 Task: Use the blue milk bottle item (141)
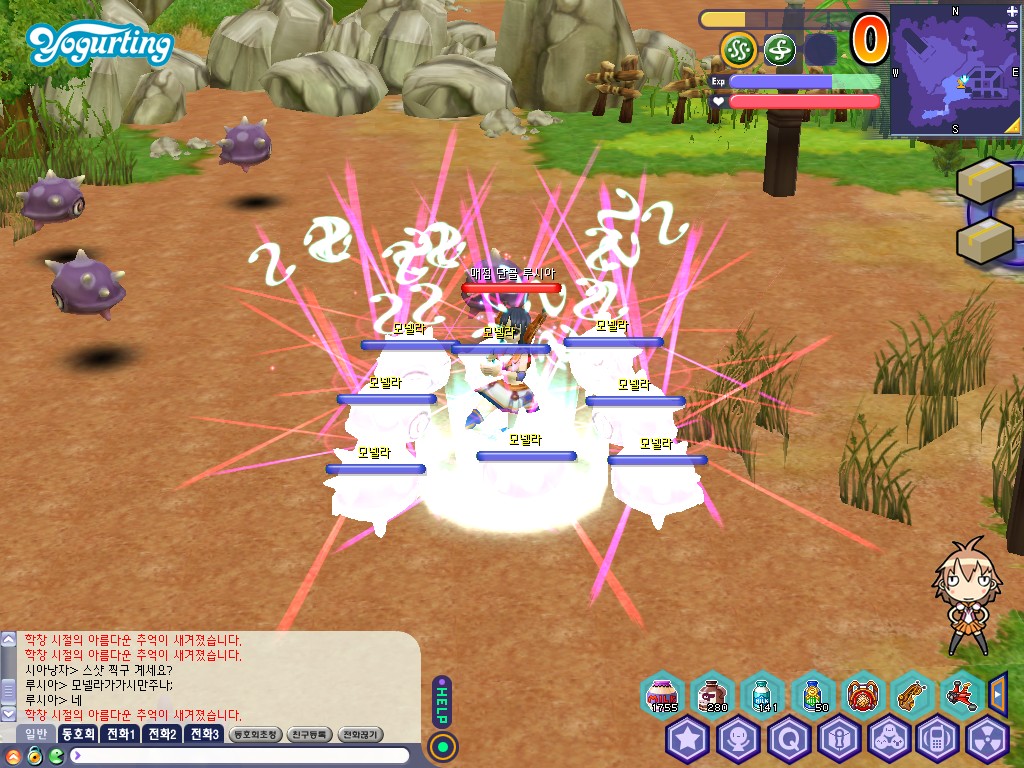point(762,694)
